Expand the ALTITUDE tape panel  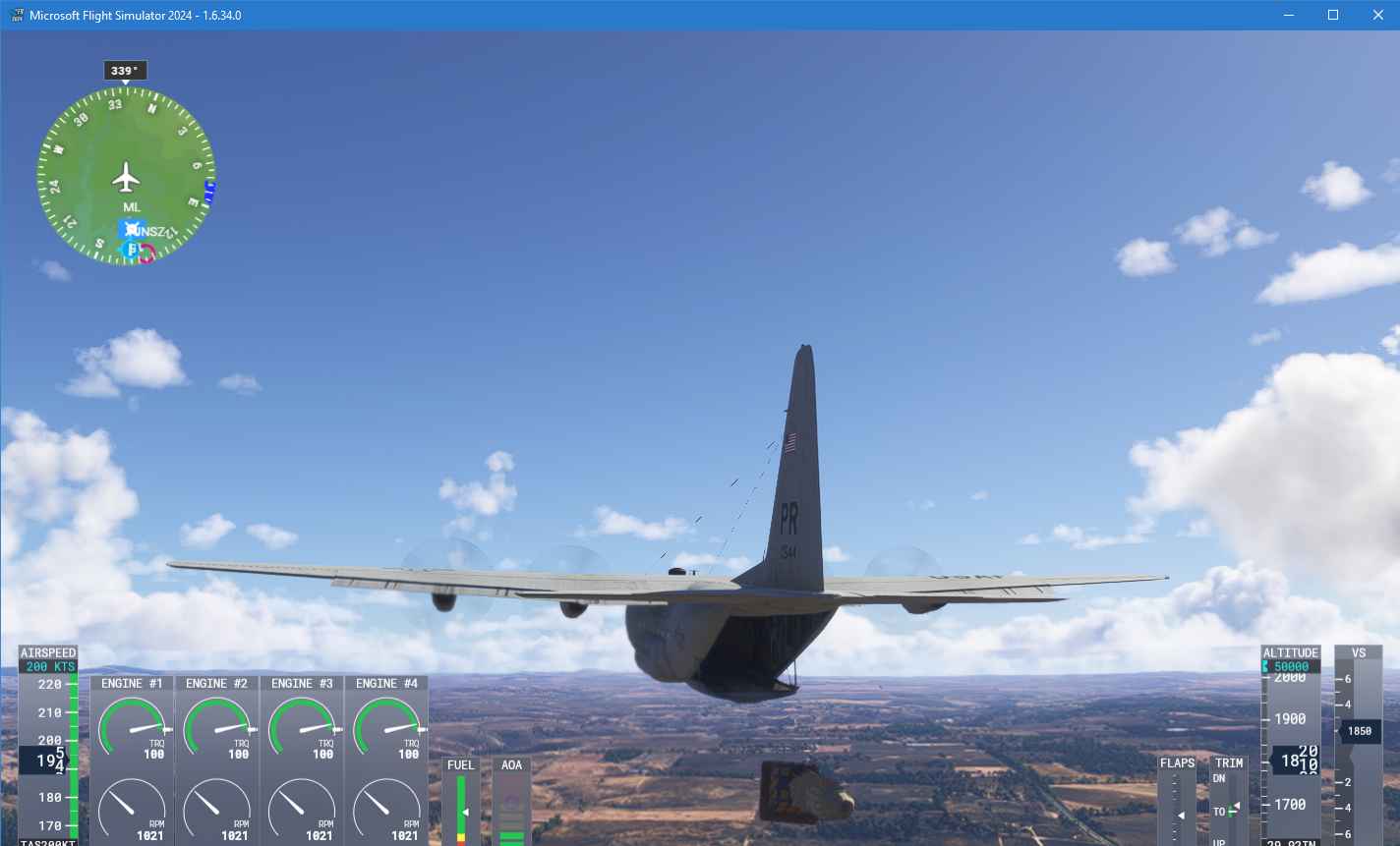(x=1290, y=651)
